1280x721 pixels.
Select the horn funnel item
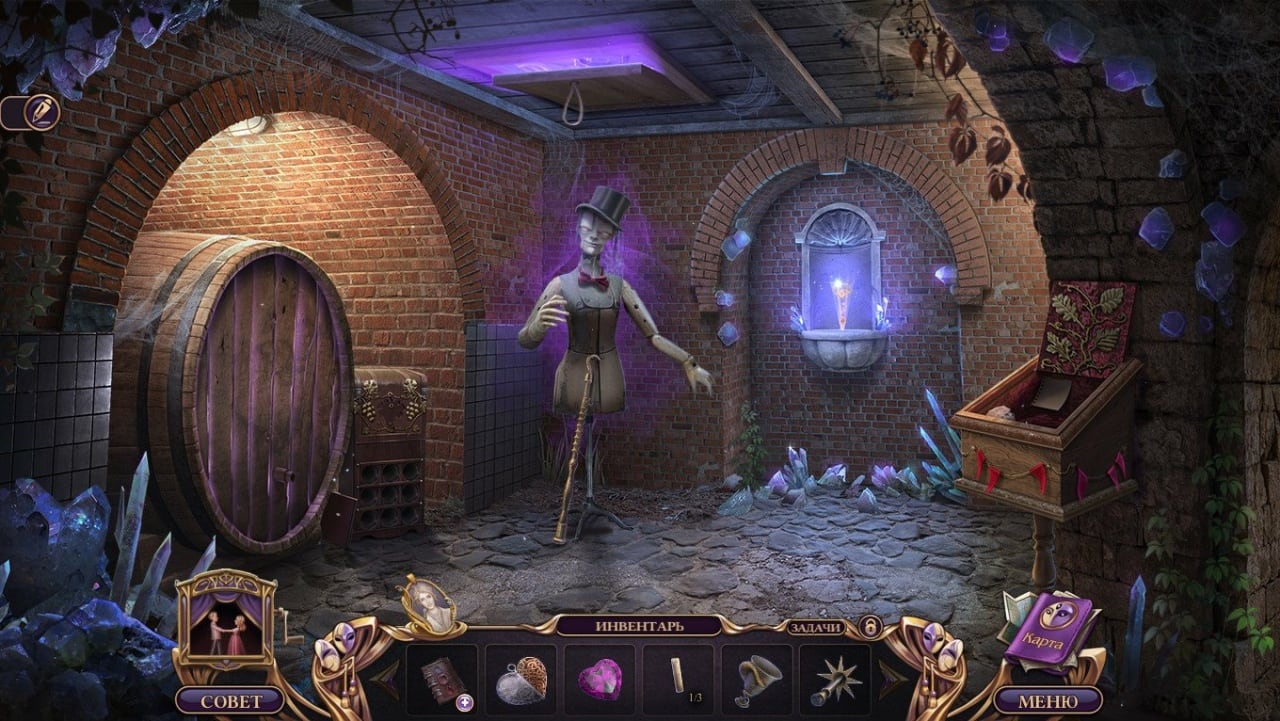click(756, 679)
